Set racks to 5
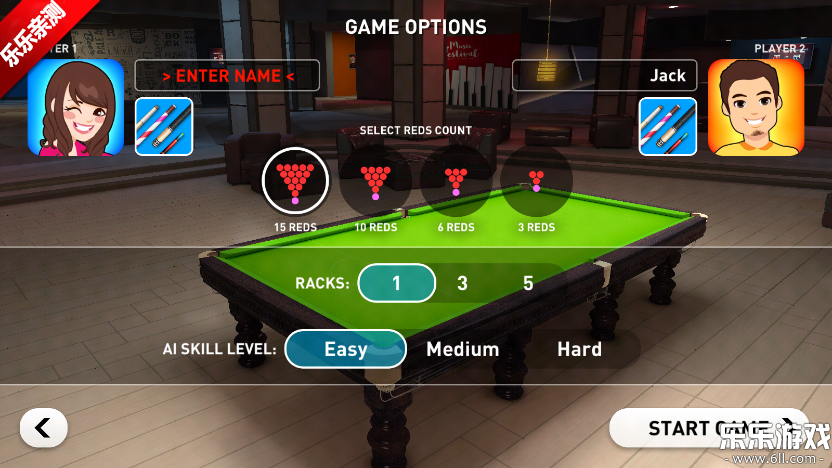 [x=528, y=283]
